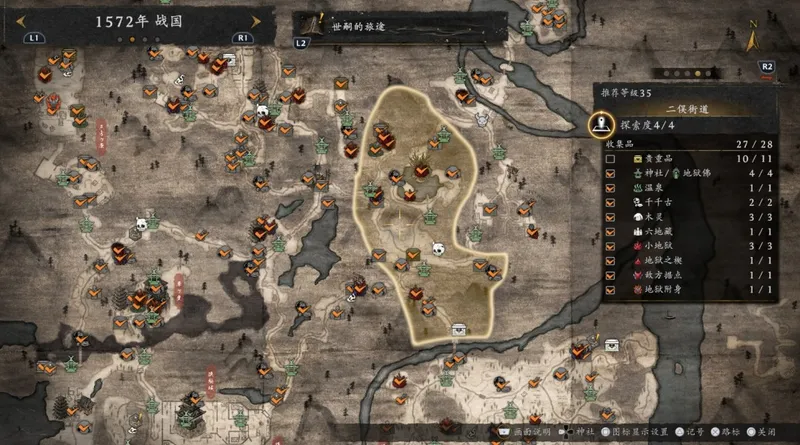Uncheck the 敌方据点 enemy base filter
Viewport: 800px width, 445px height.
tap(610, 275)
